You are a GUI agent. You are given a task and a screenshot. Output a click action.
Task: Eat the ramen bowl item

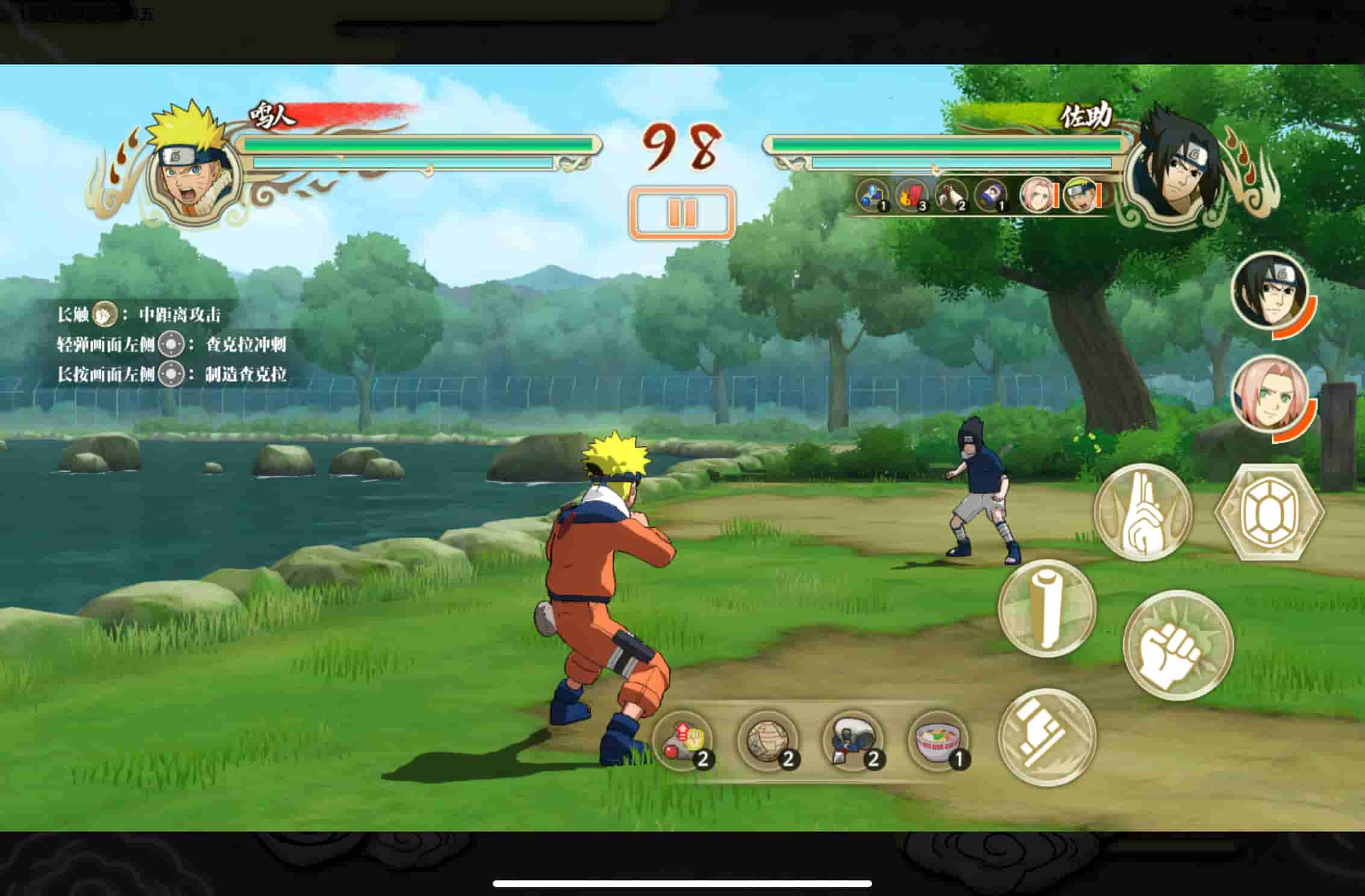[x=938, y=741]
